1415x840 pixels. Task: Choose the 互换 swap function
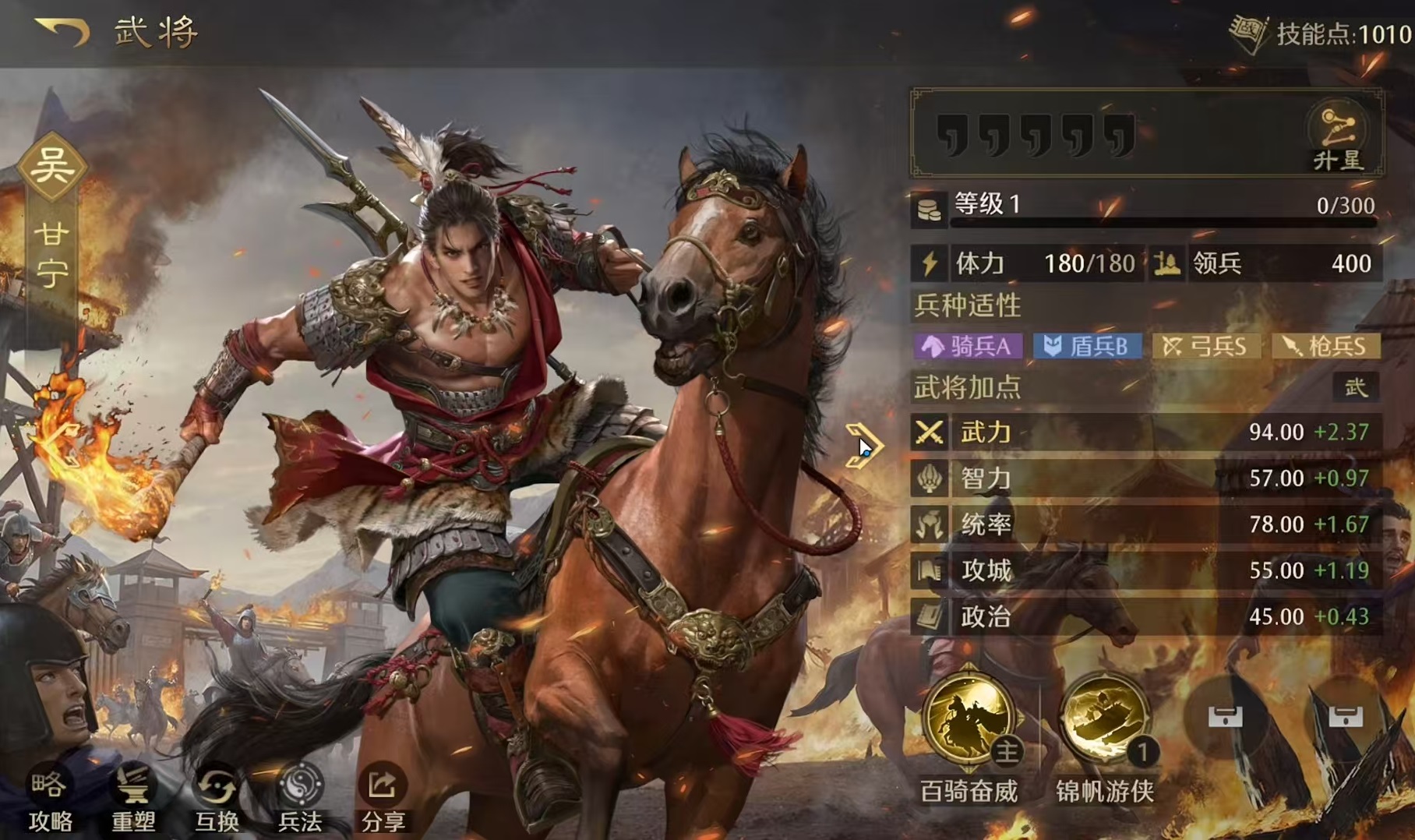coord(217,799)
